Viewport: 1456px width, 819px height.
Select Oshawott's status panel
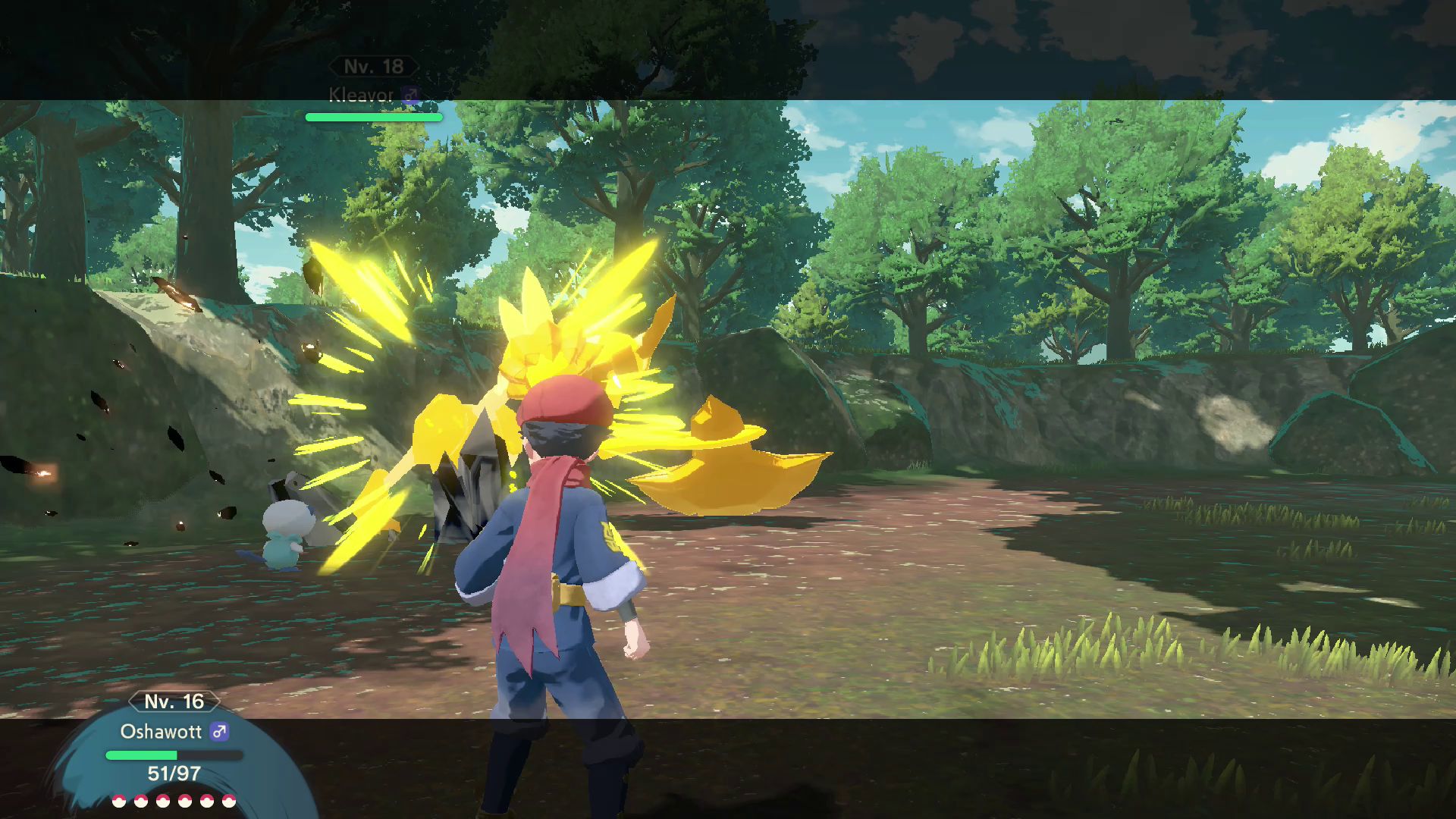(174, 747)
